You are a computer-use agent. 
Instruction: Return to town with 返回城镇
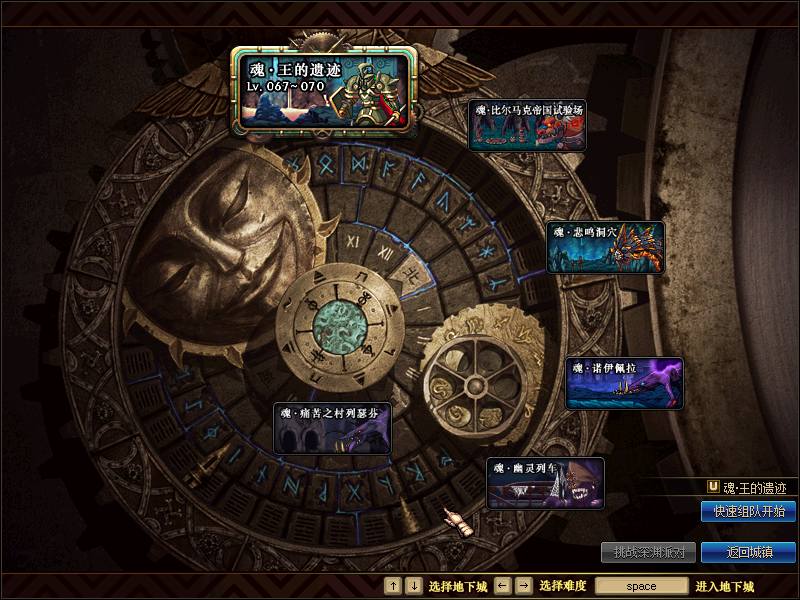click(748, 552)
